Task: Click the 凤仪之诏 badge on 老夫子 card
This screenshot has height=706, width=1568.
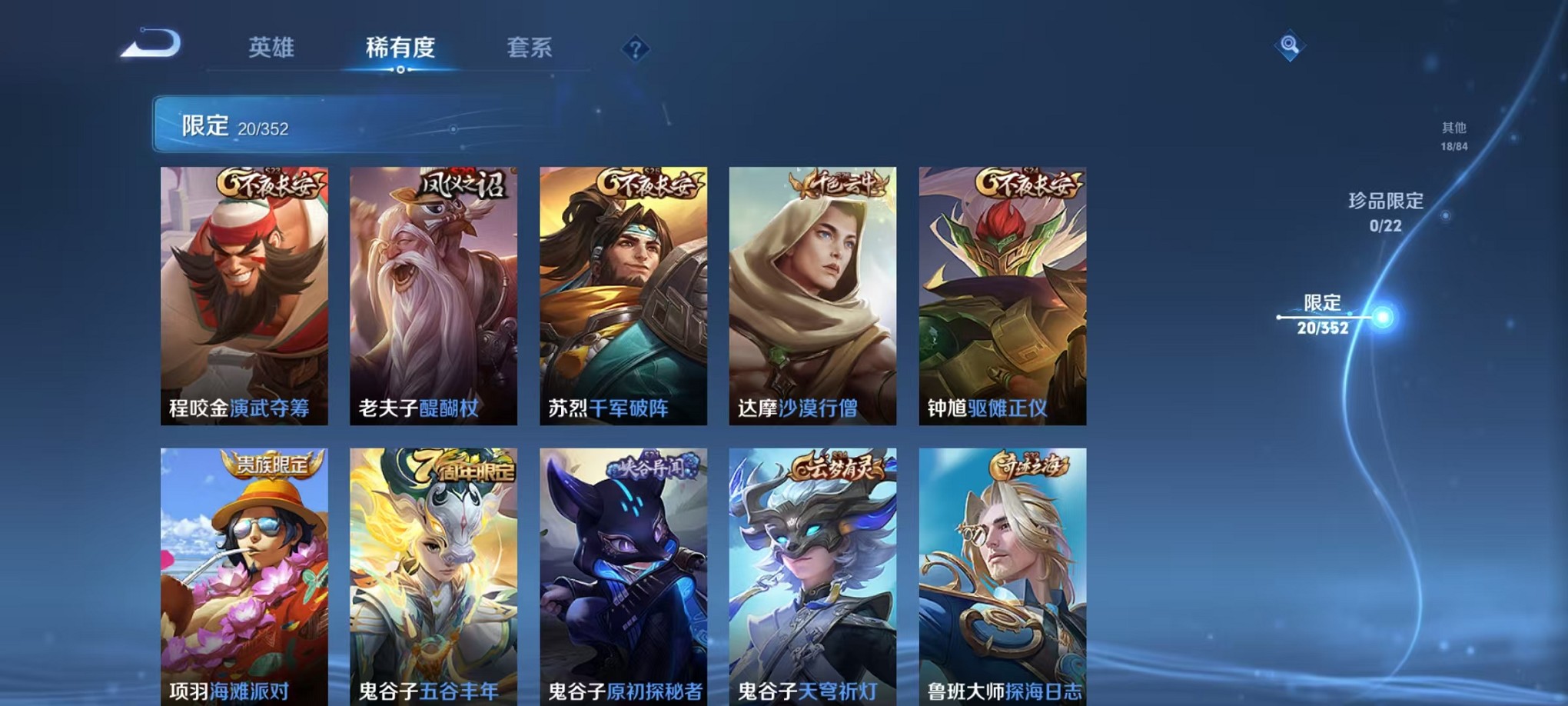Action: [460, 185]
